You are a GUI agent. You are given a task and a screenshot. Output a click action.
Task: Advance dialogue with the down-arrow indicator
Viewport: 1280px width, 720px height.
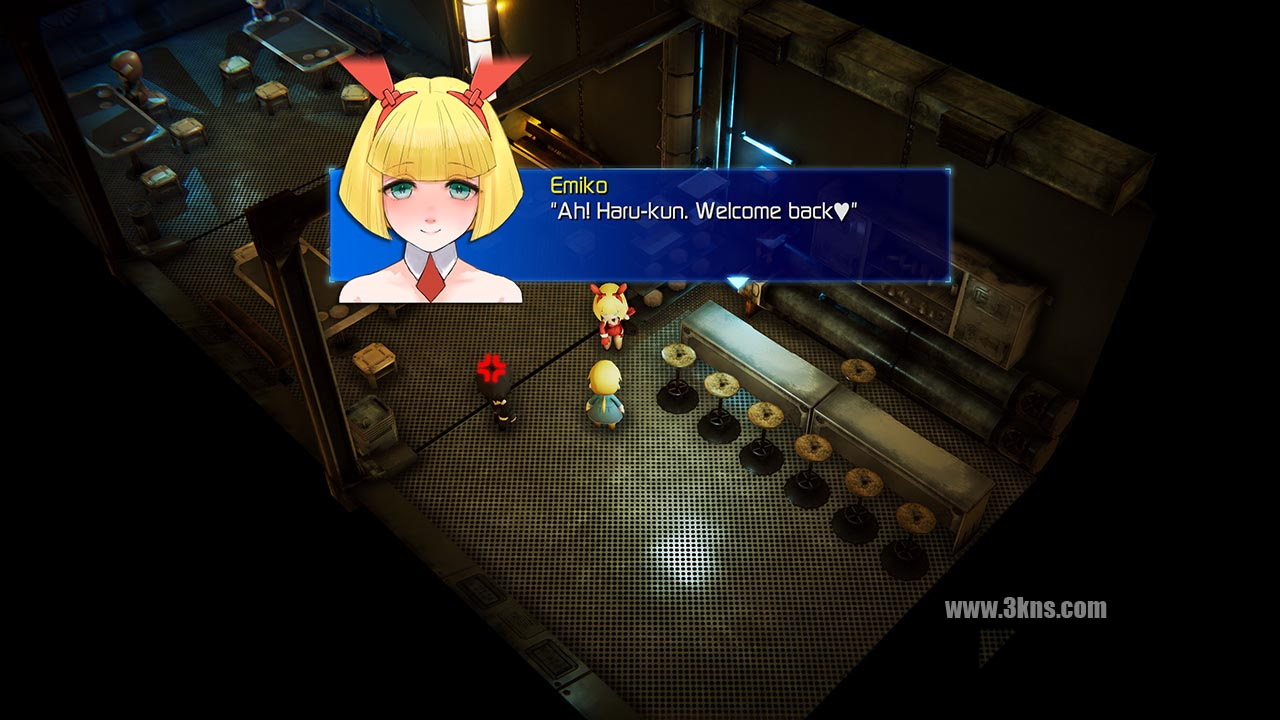click(x=737, y=283)
